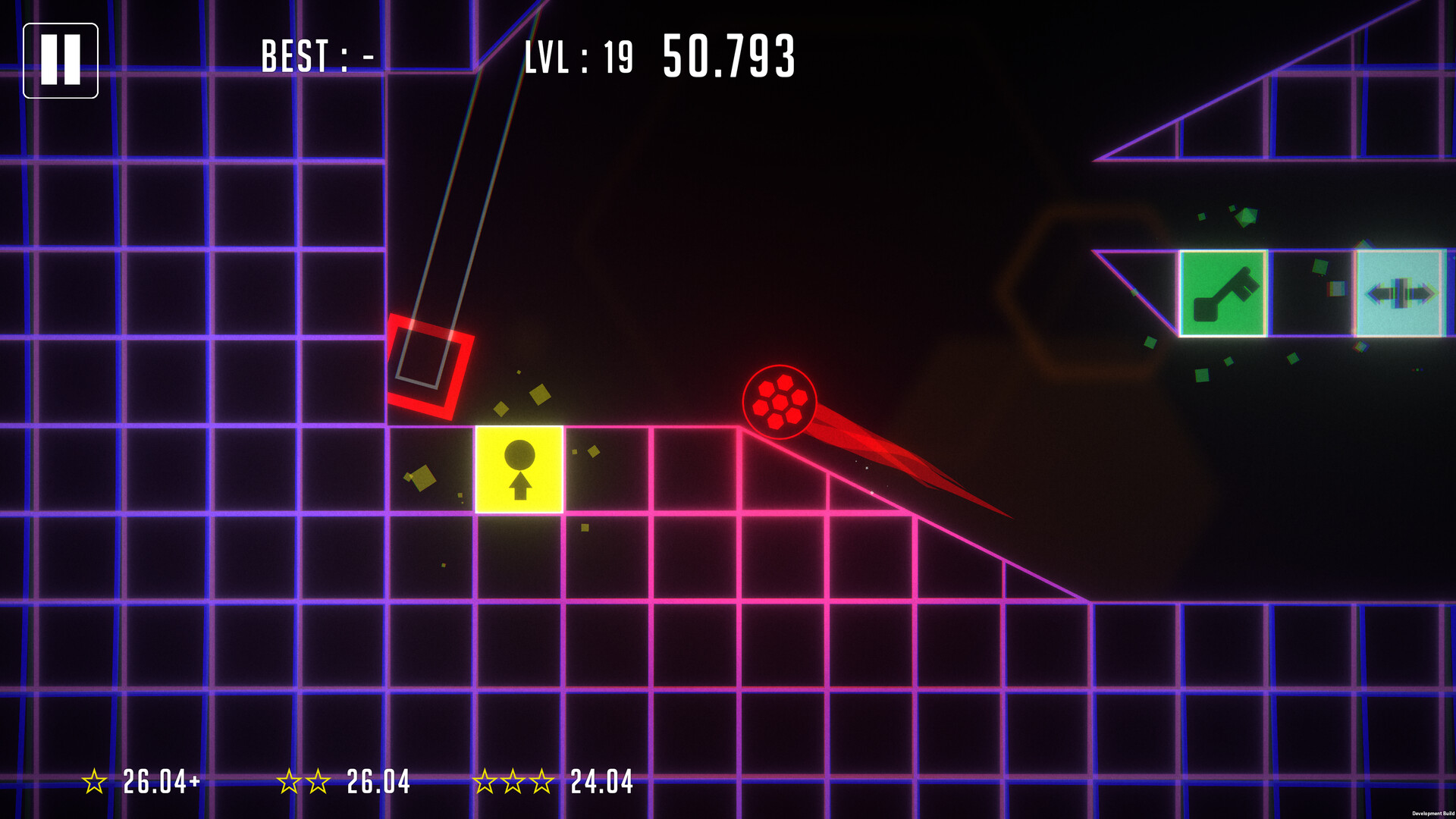
Task: Click the red hexagon-patterned player ball
Action: pyautogui.click(x=781, y=400)
